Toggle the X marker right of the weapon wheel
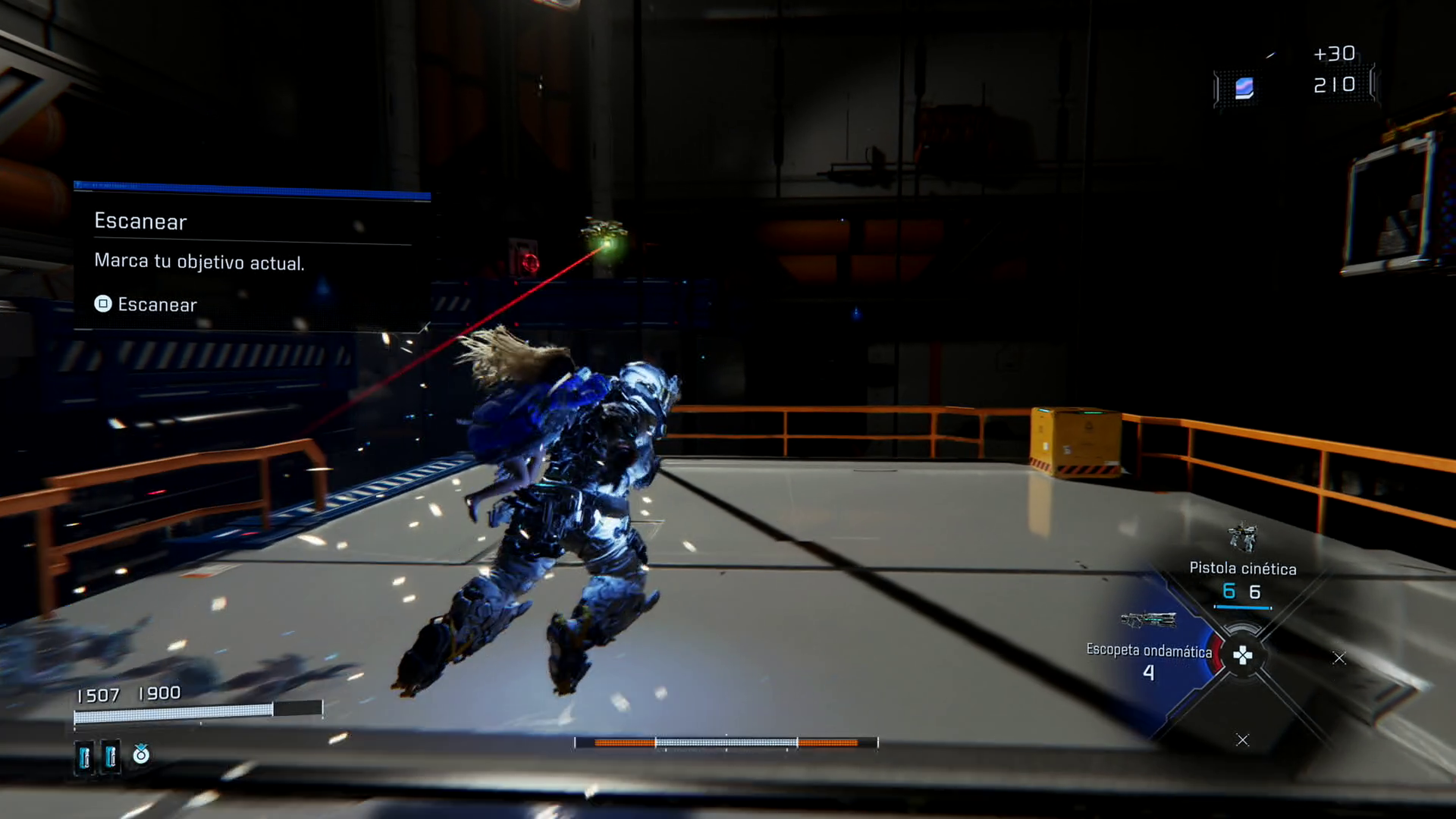Screen dimensions: 1456x819 click(x=1339, y=657)
